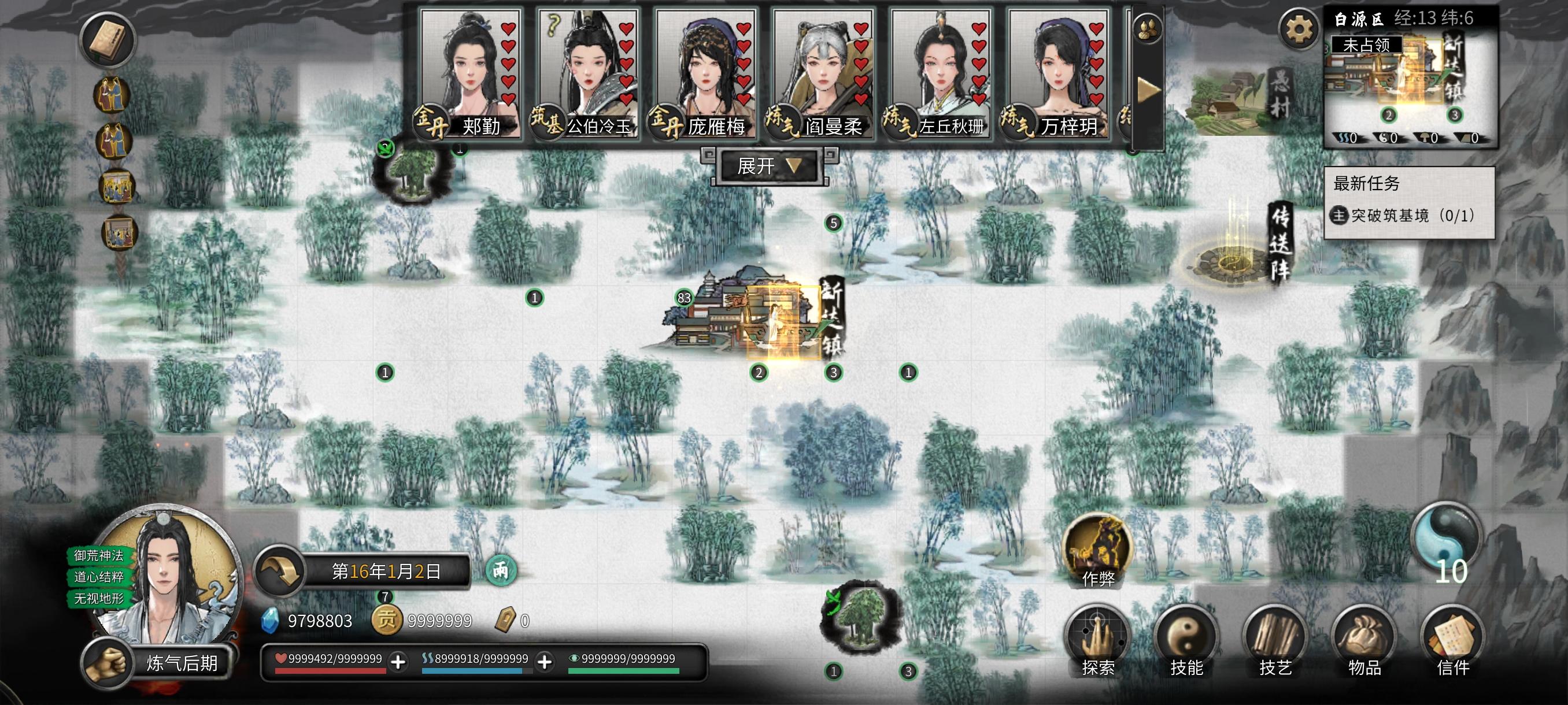The height and width of the screenshot is (705, 1568).
Task: Choose the 庞雁梅 portrait card
Action: tap(705, 73)
